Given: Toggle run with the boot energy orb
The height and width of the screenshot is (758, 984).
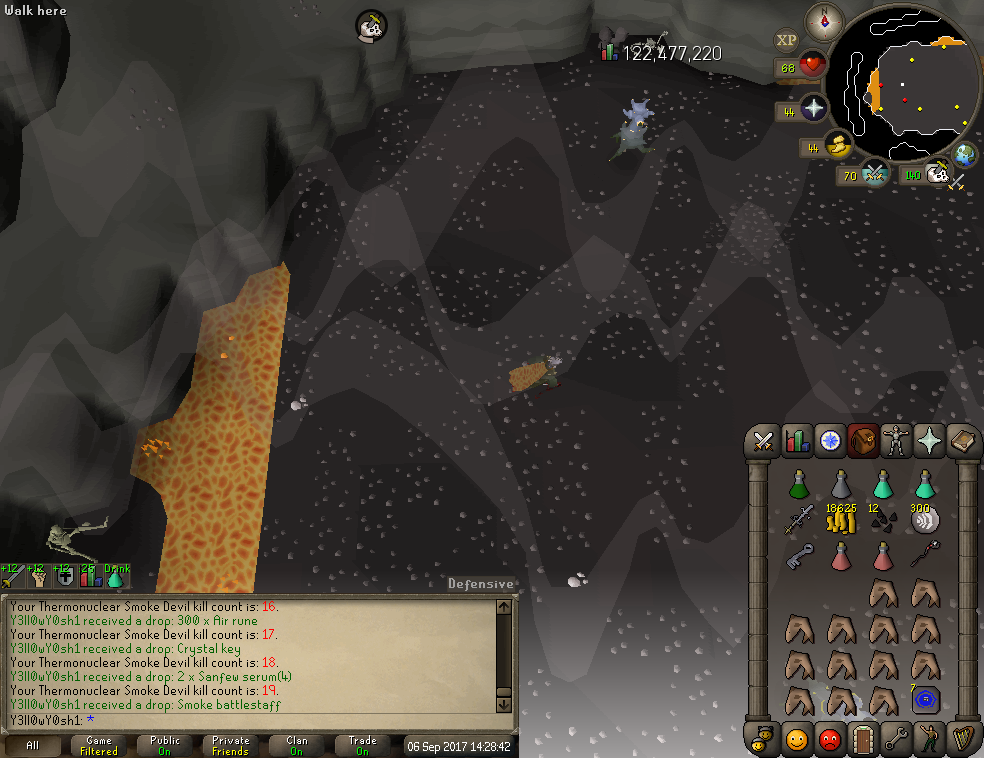Looking at the screenshot, I should pos(836,148).
